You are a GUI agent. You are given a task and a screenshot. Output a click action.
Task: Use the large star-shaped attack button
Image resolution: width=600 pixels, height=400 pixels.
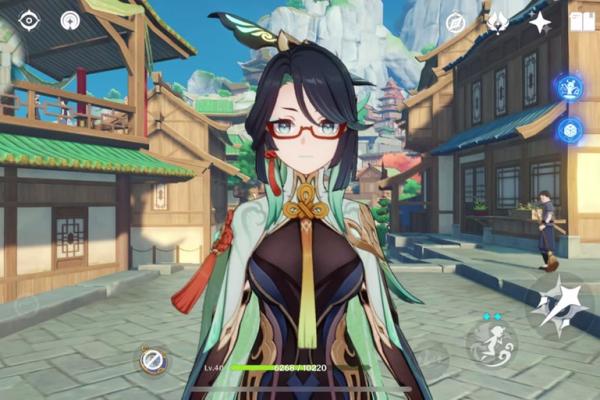point(559,307)
